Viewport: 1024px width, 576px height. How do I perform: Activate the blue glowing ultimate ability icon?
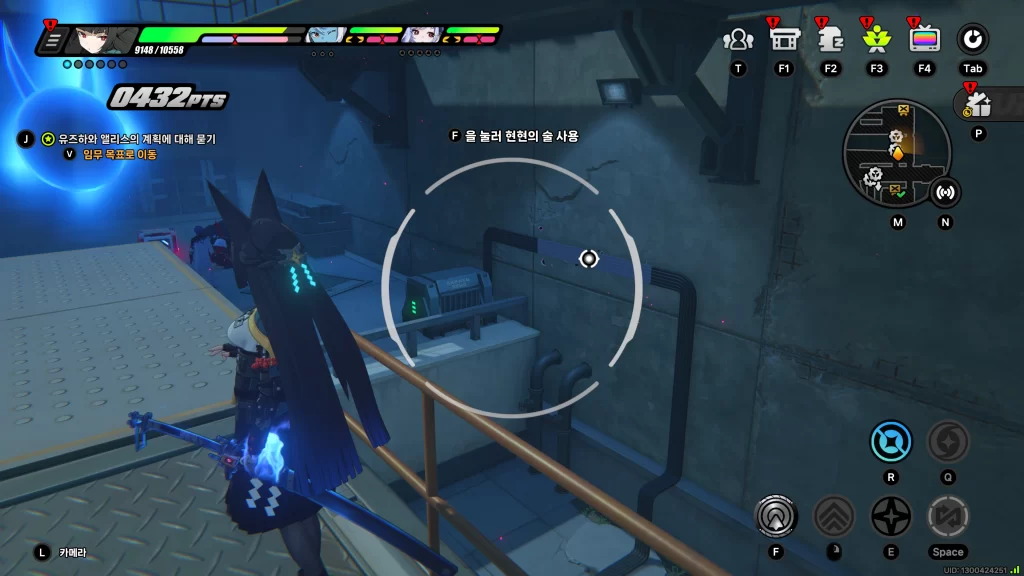890,440
